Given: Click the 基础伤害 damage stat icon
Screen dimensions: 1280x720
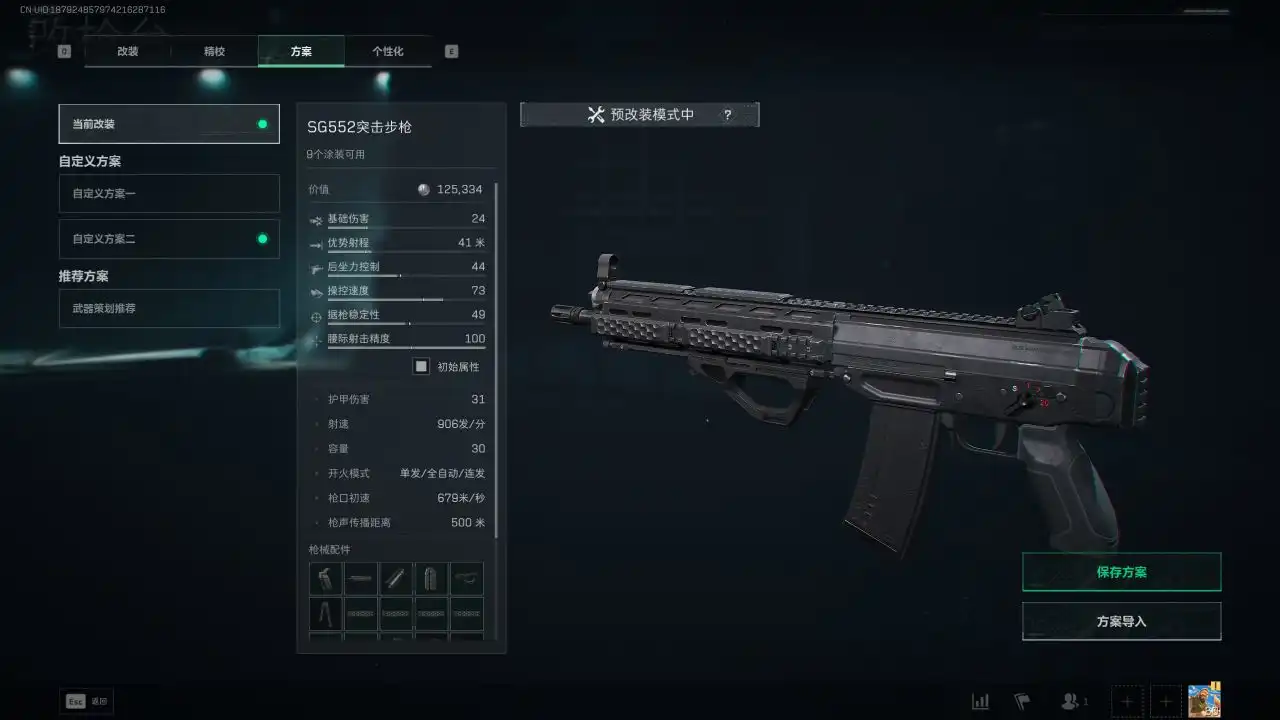Looking at the screenshot, I should [x=317, y=219].
